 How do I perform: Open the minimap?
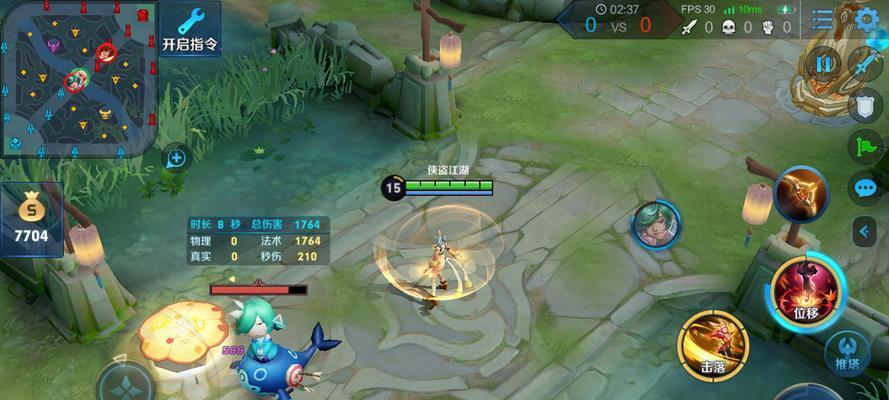(78, 77)
